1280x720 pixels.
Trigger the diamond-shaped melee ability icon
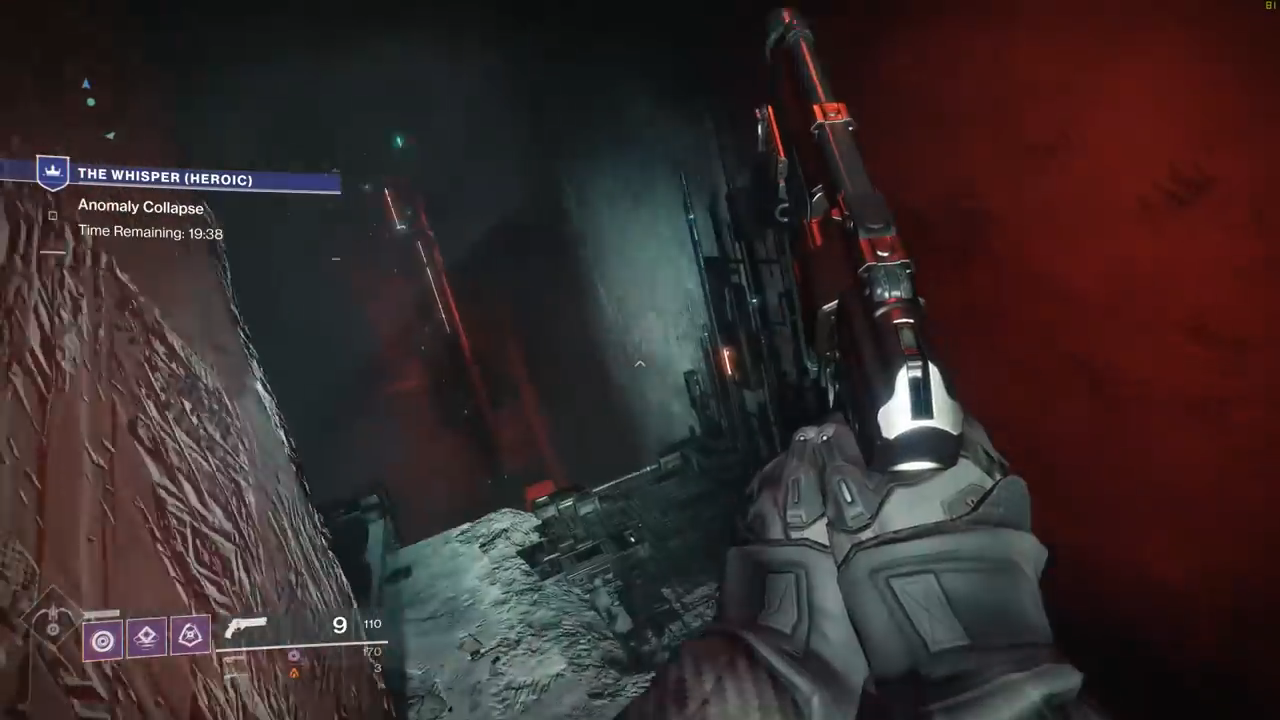146,636
